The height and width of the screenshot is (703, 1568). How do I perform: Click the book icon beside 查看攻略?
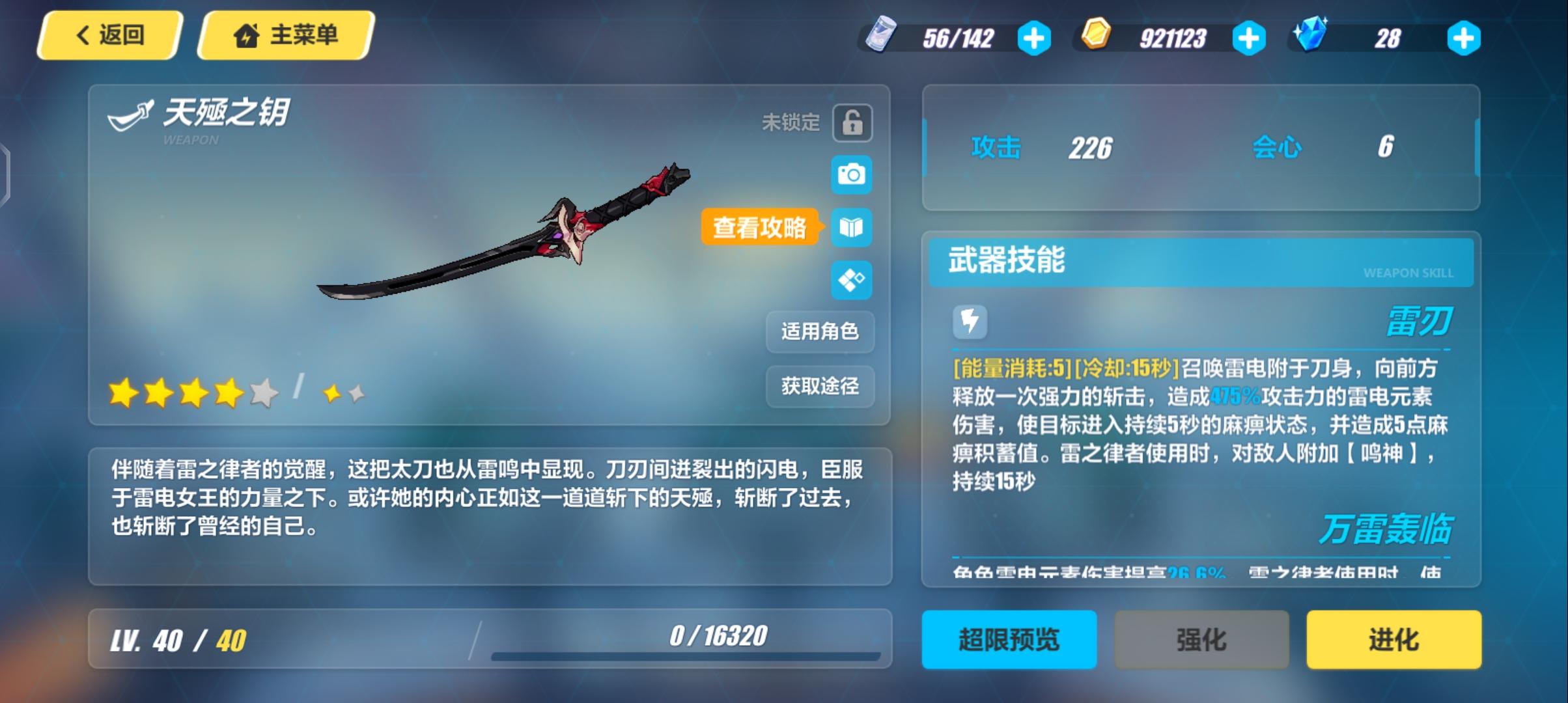click(x=852, y=228)
